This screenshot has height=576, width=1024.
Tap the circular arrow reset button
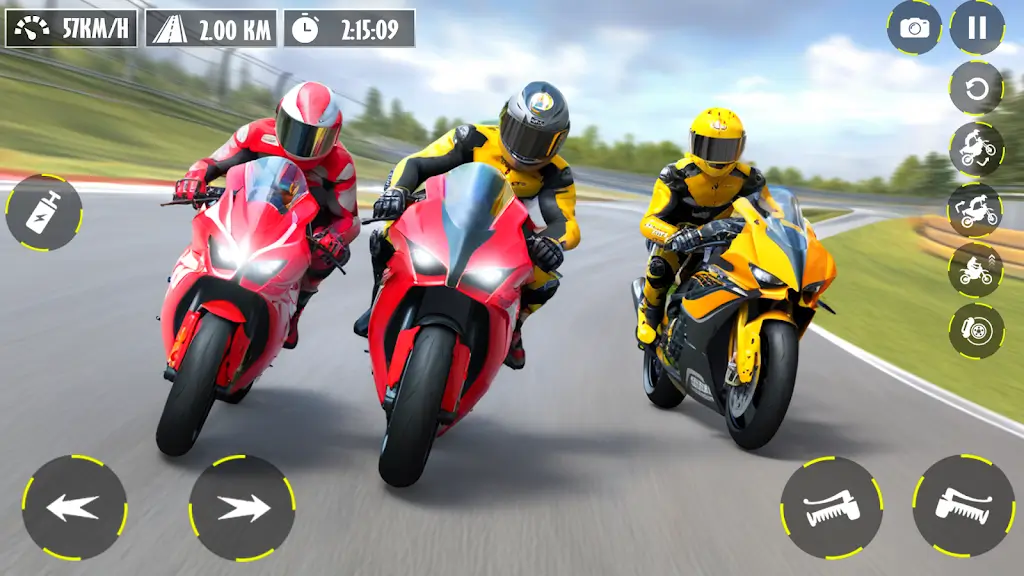pyautogui.click(x=976, y=89)
